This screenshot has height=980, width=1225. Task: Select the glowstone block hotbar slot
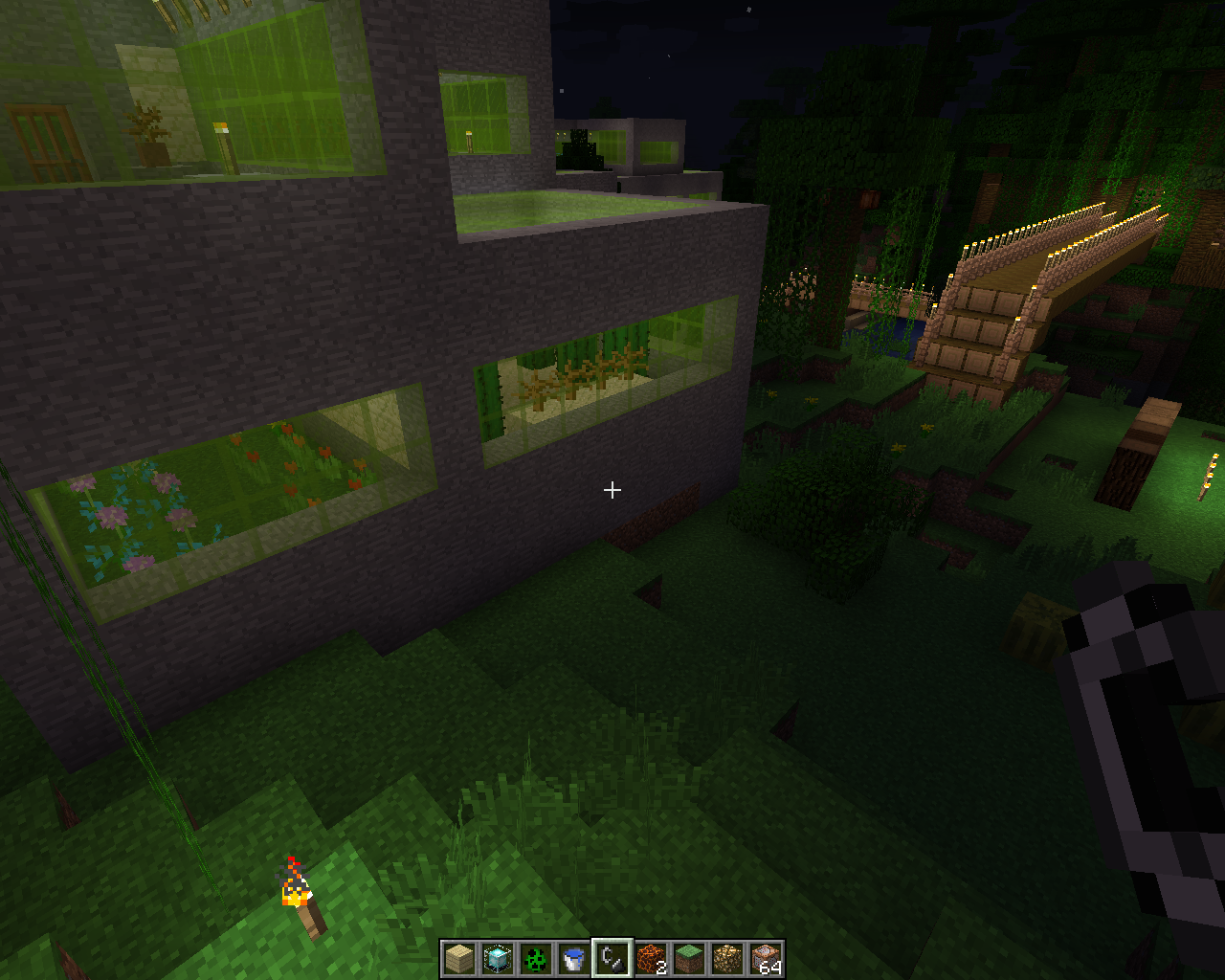pyautogui.click(x=727, y=958)
